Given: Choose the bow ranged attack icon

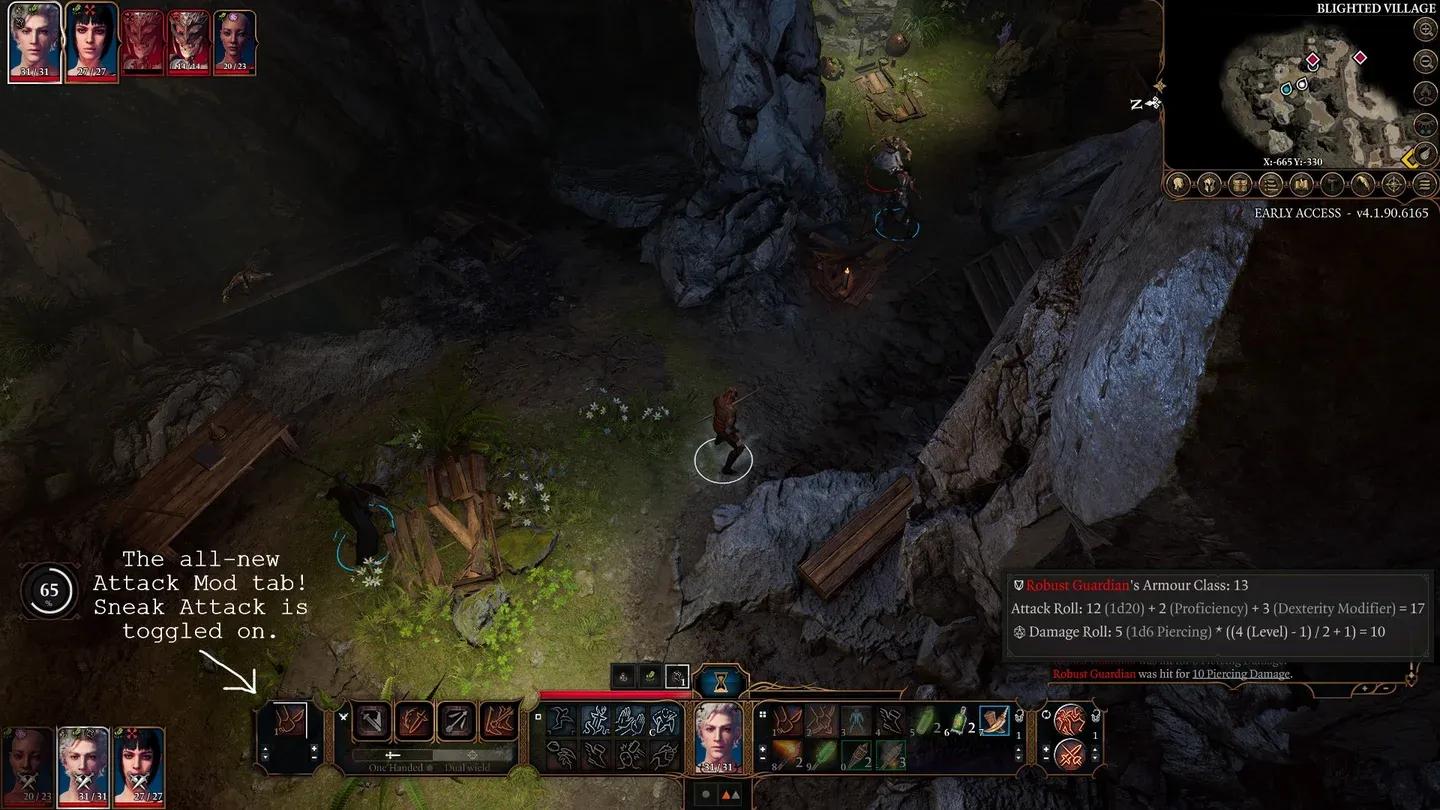Looking at the screenshot, I should tap(458, 721).
